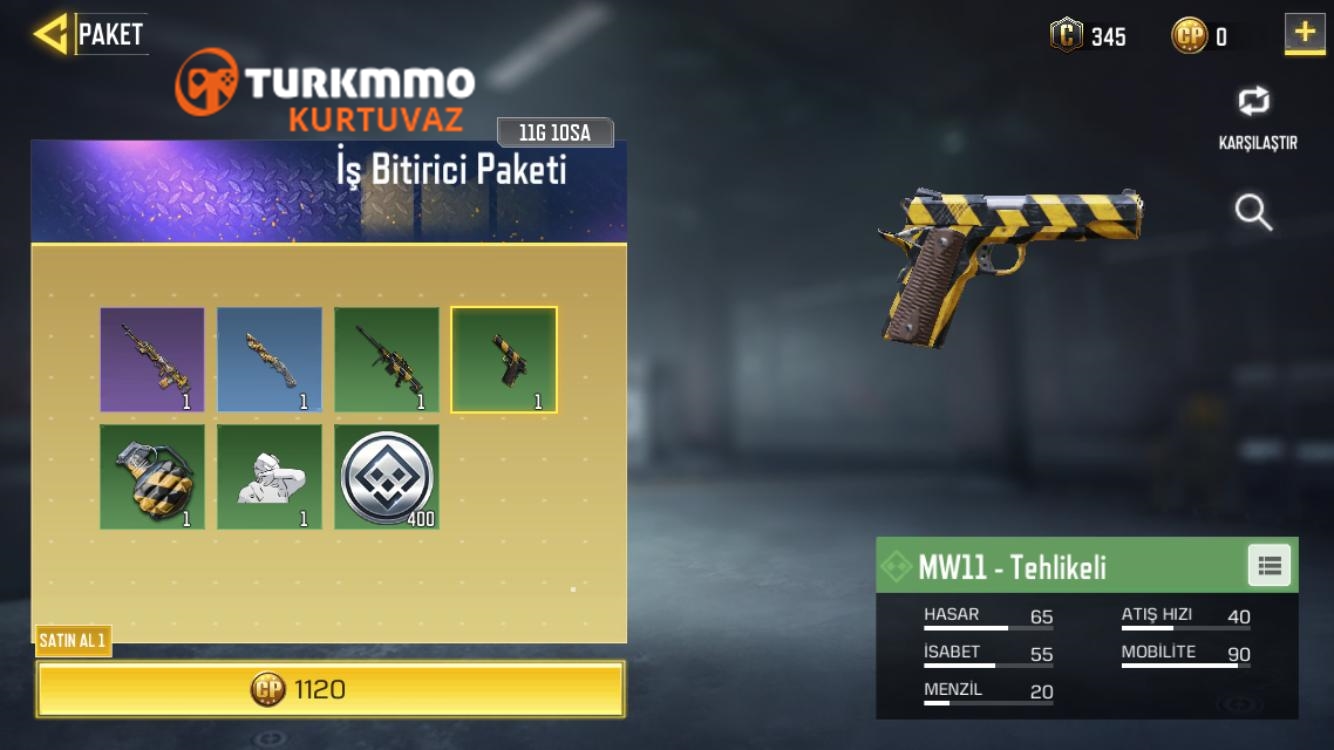
Task: Click the green assault rifle skin thumbnail
Action: pos(387,360)
